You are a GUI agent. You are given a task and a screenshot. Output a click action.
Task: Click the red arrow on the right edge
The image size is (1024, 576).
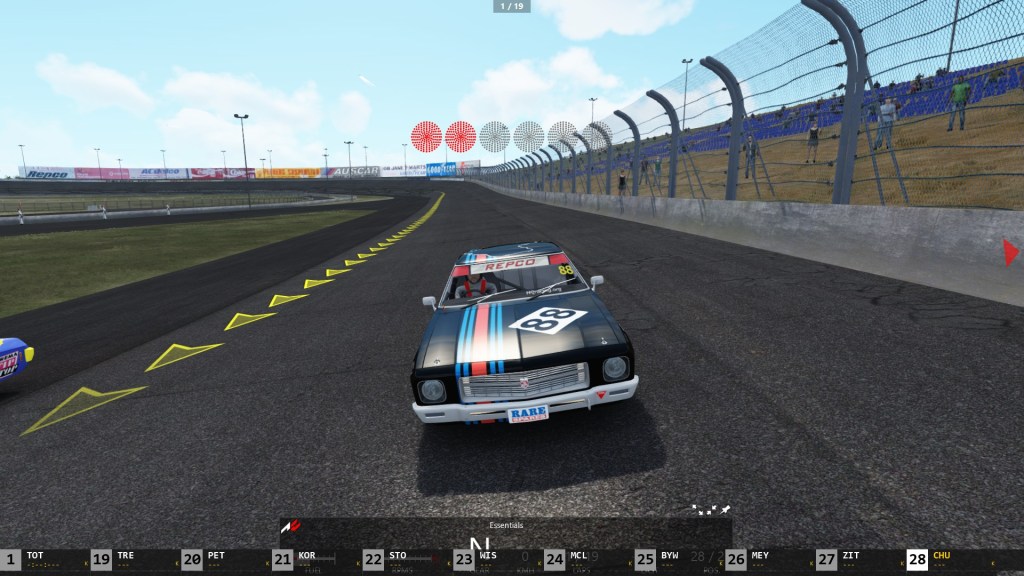1011,252
